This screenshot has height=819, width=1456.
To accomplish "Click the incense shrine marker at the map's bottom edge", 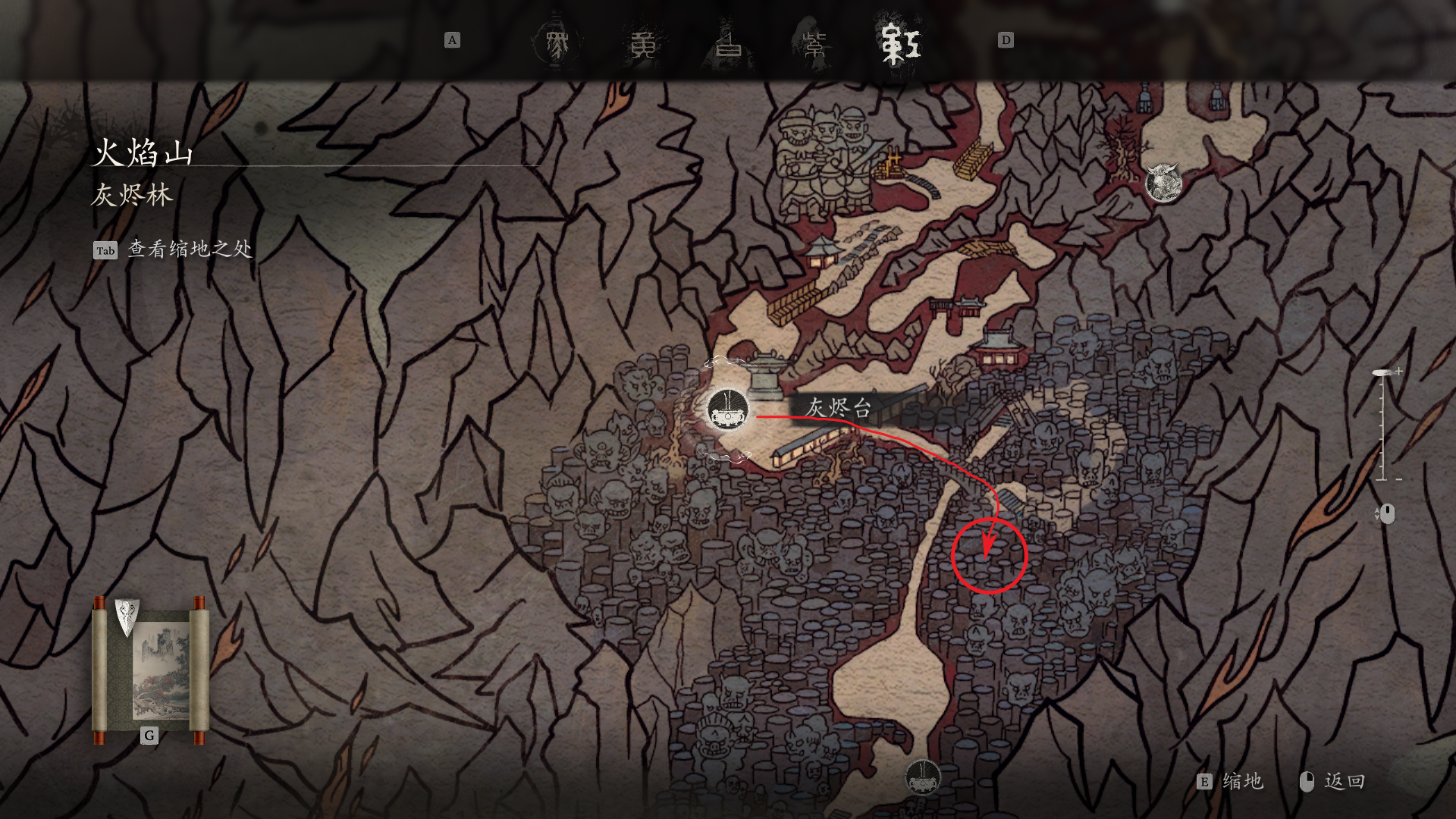I will pos(923,777).
